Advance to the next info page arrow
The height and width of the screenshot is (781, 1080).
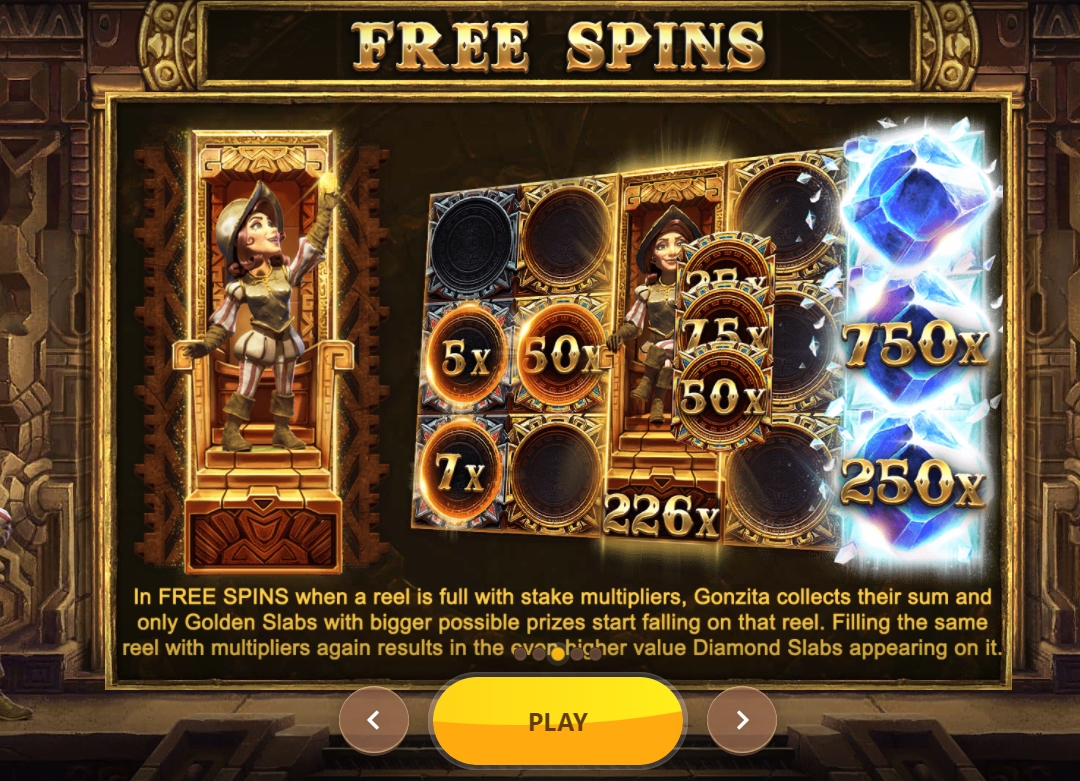(741, 720)
